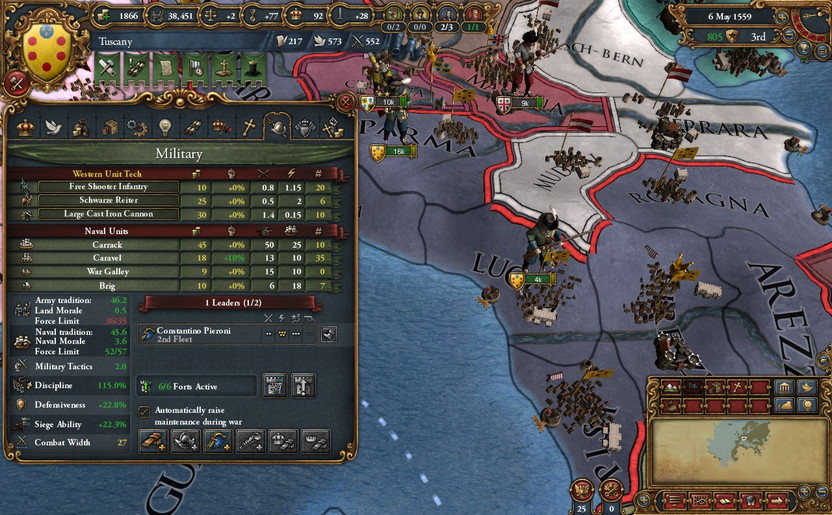832x515 pixels.
Task: Switch to the religion cross tab
Action: [249, 127]
